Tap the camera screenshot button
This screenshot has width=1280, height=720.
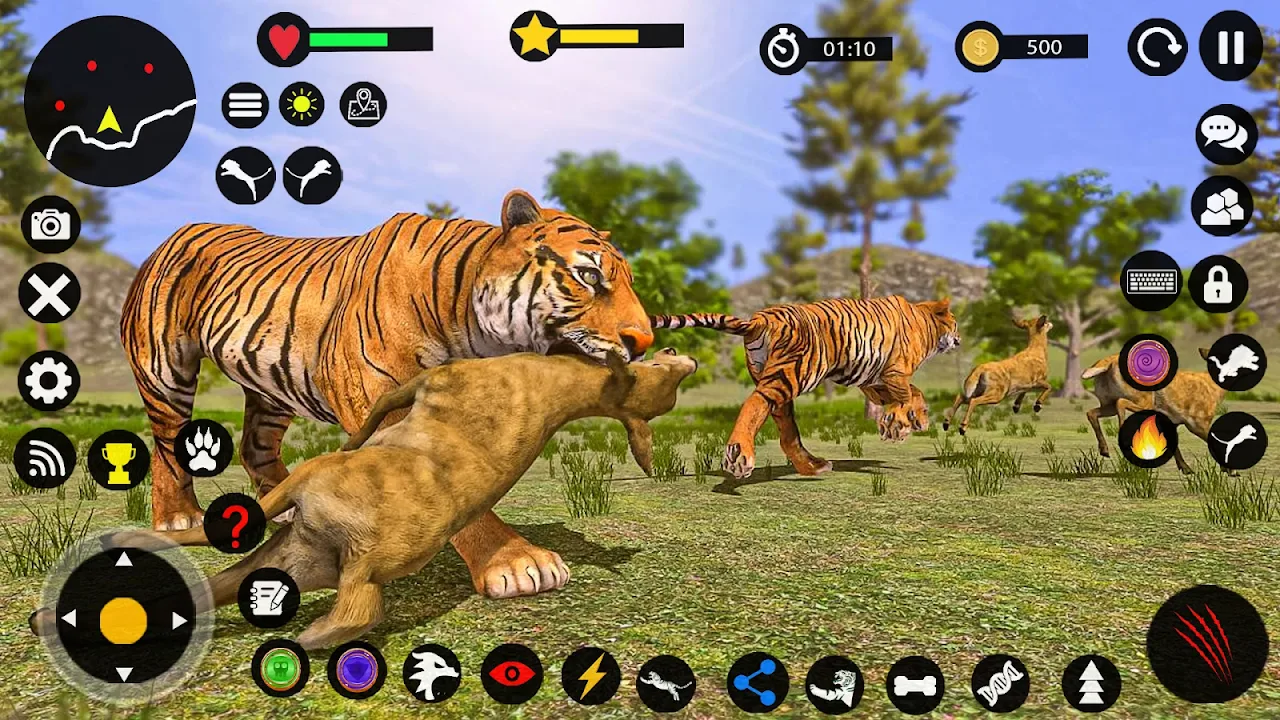pyautogui.click(x=50, y=225)
